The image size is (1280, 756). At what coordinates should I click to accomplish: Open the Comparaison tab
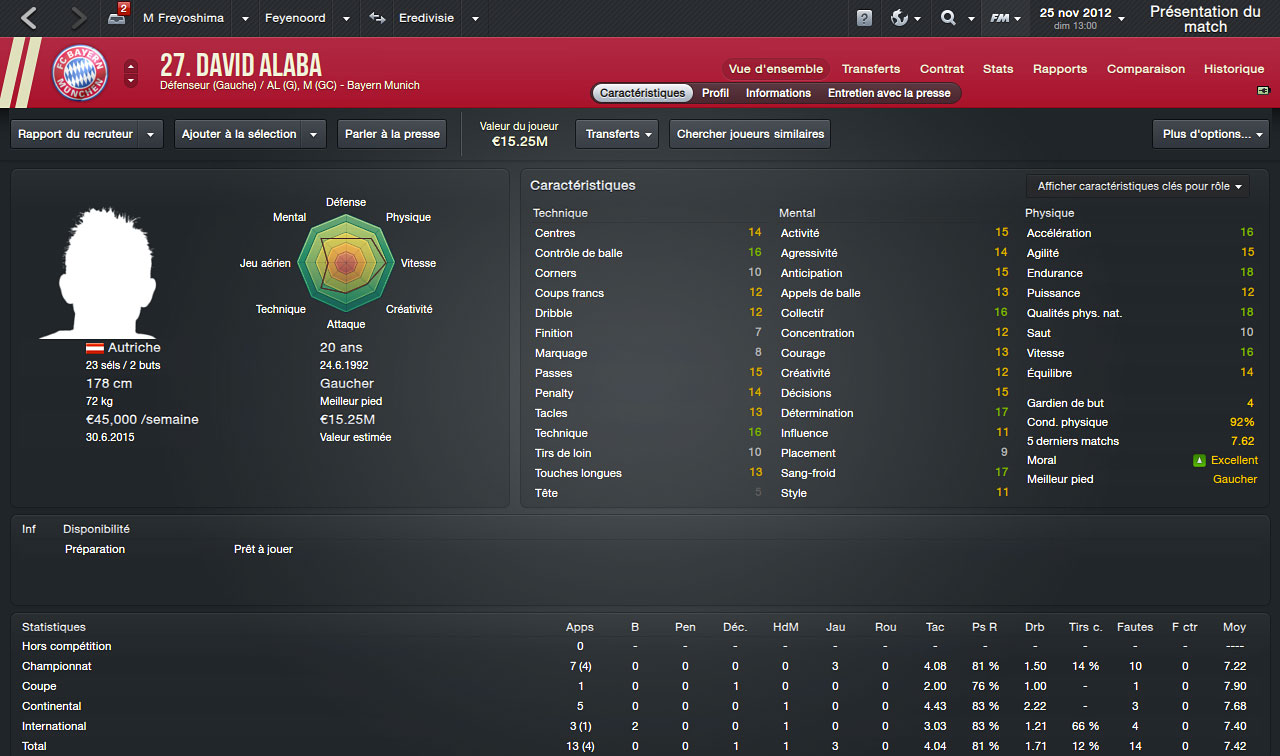(x=1145, y=69)
